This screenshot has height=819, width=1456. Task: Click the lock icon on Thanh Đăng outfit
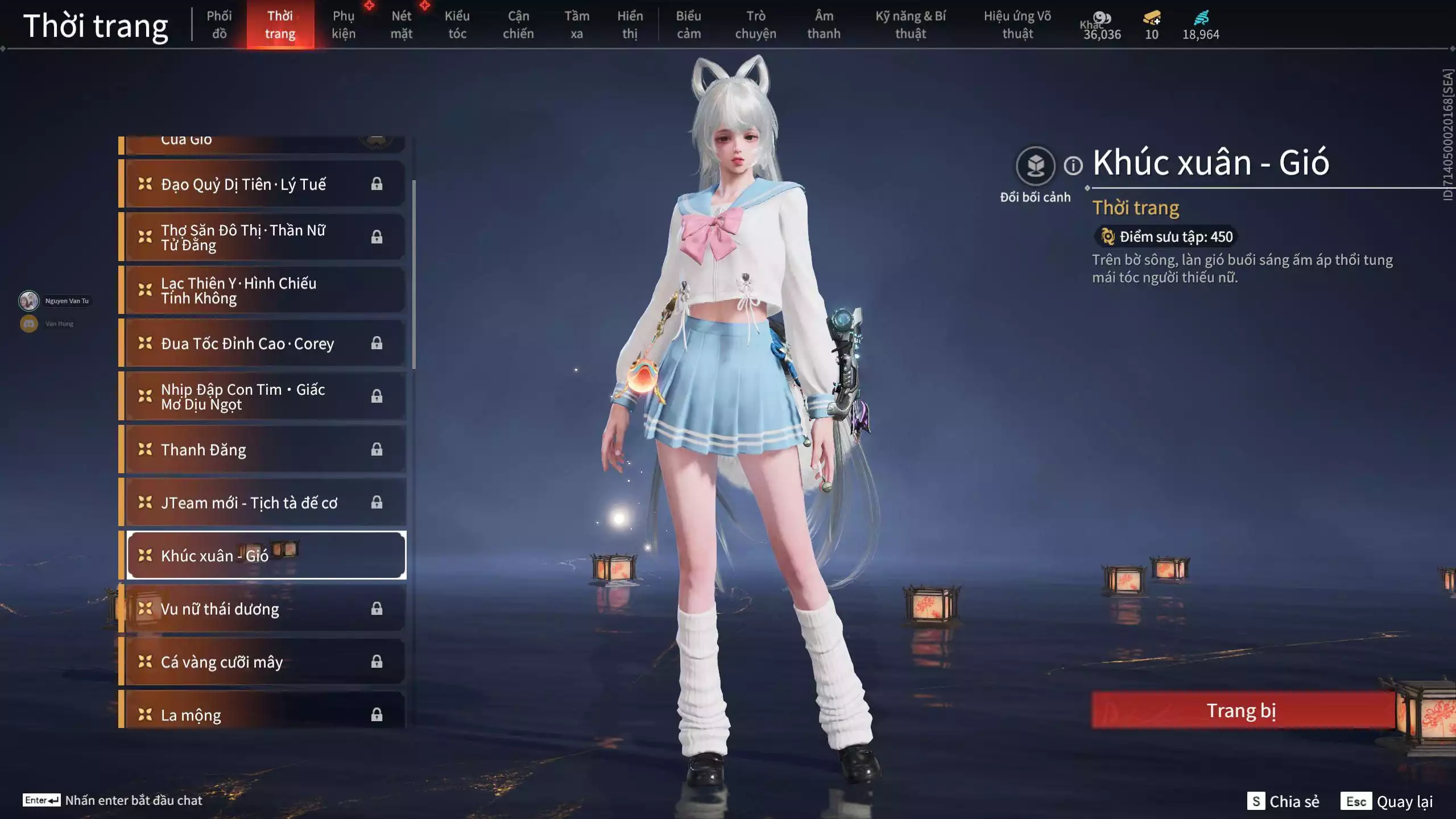[x=377, y=449]
